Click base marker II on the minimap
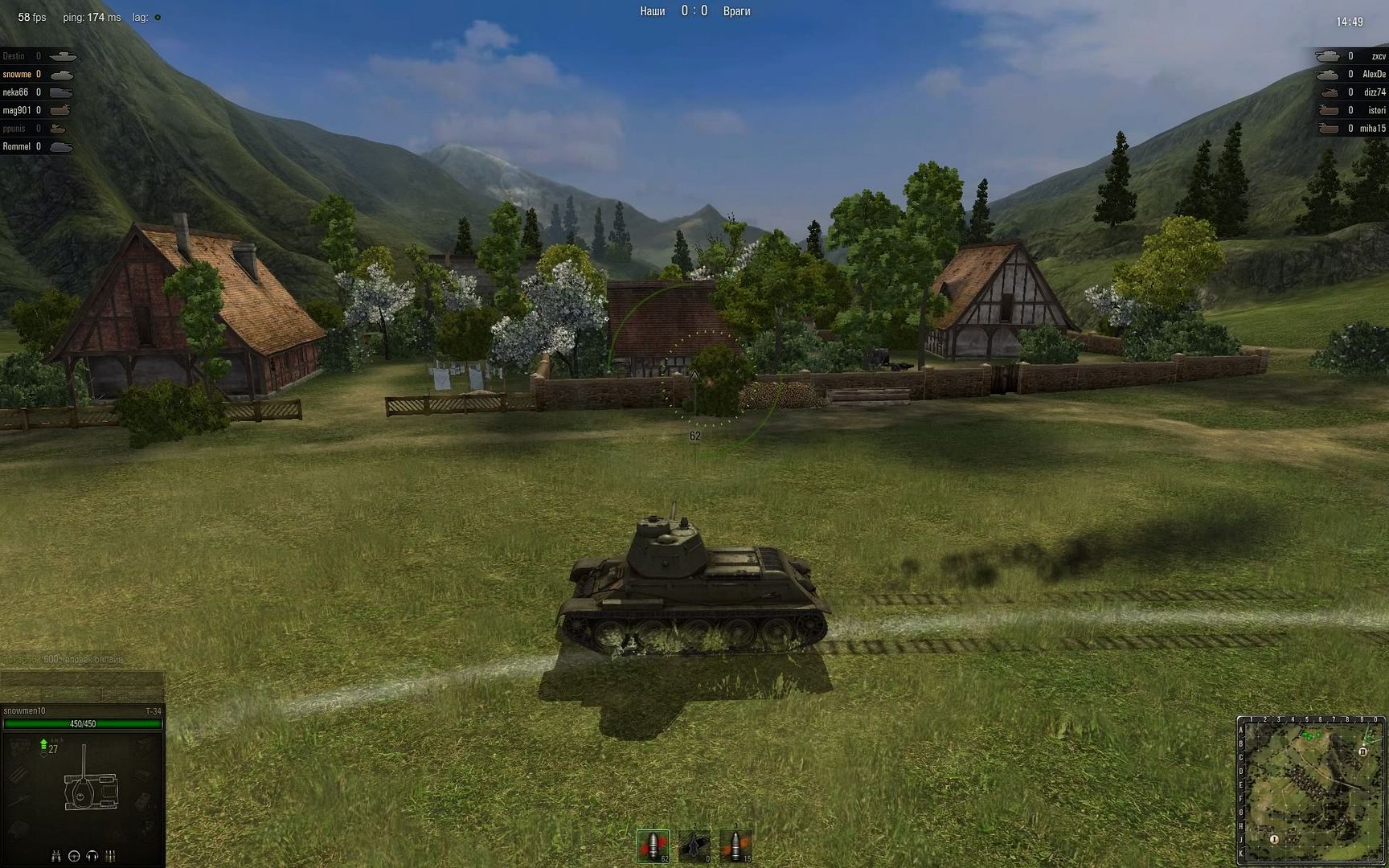Viewport: 1389px width, 868px height. coord(1363,751)
